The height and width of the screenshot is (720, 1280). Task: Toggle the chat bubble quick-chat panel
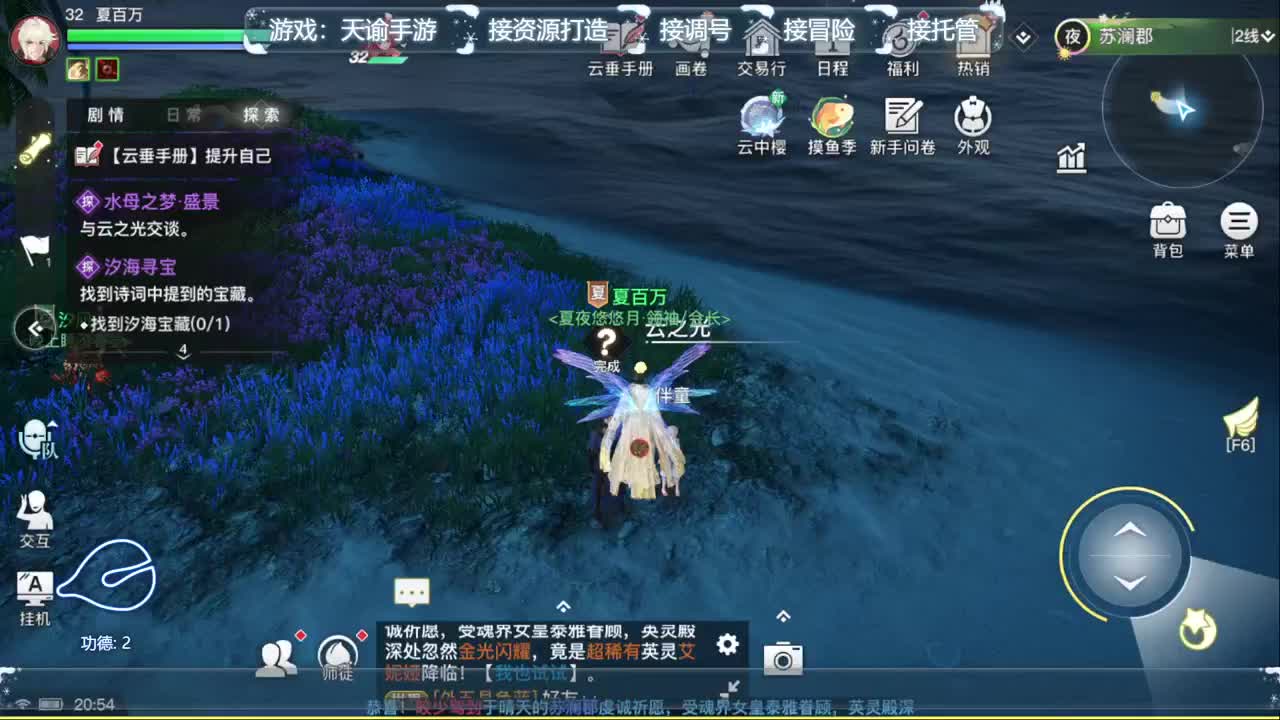pos(412,591)
